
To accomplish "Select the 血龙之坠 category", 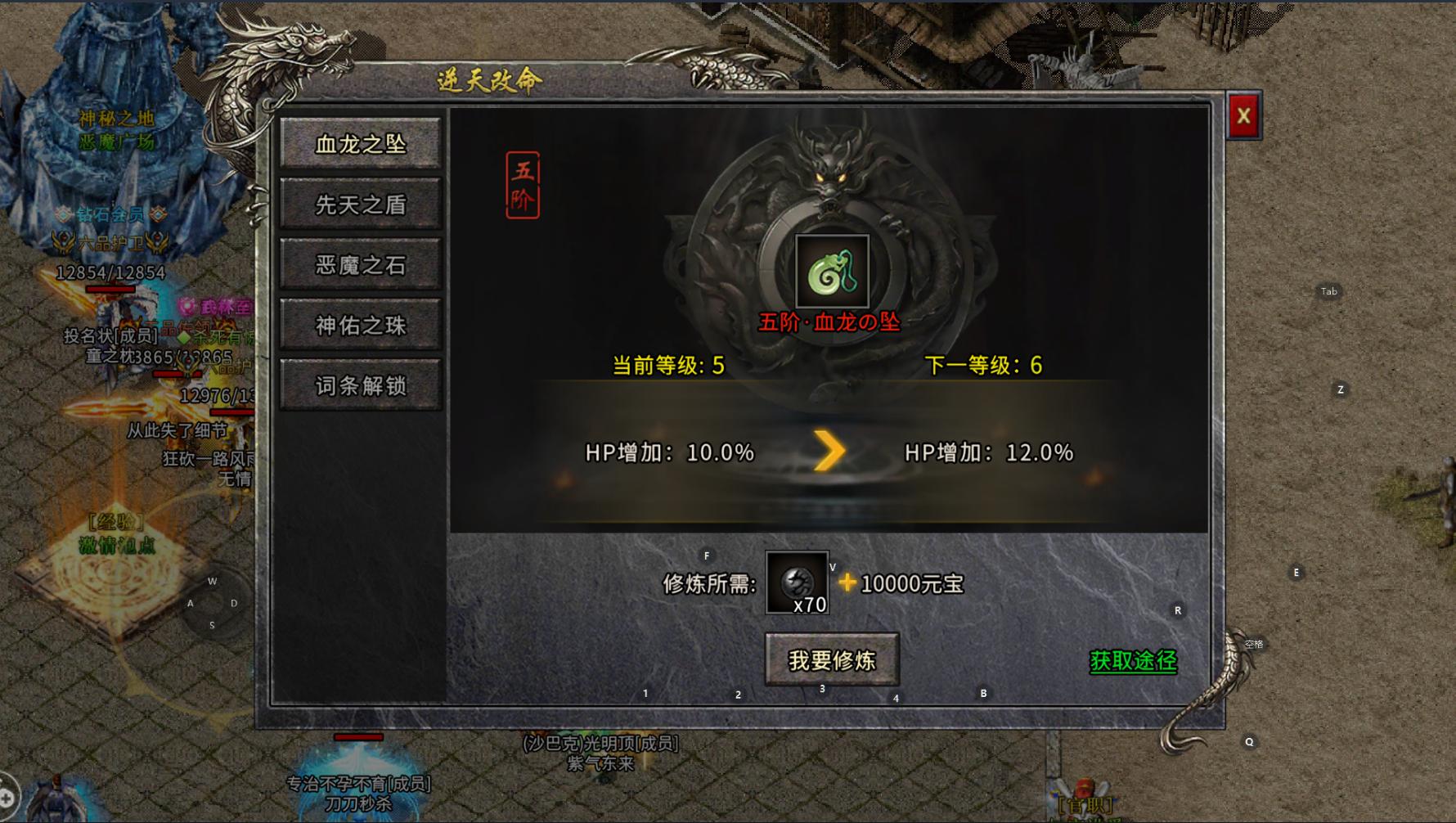I will pos(360,143).
